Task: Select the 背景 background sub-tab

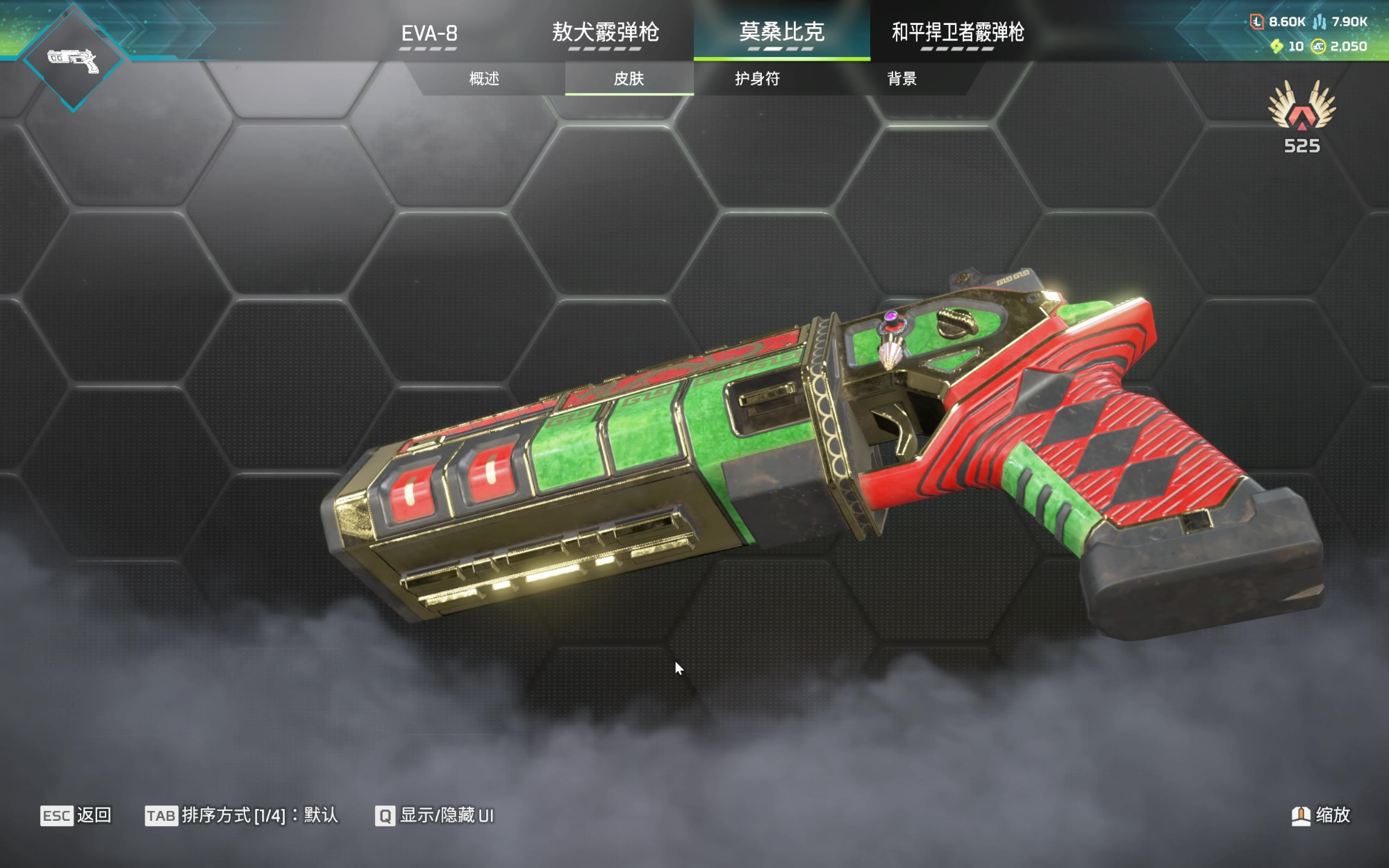Action: [901, 78]
